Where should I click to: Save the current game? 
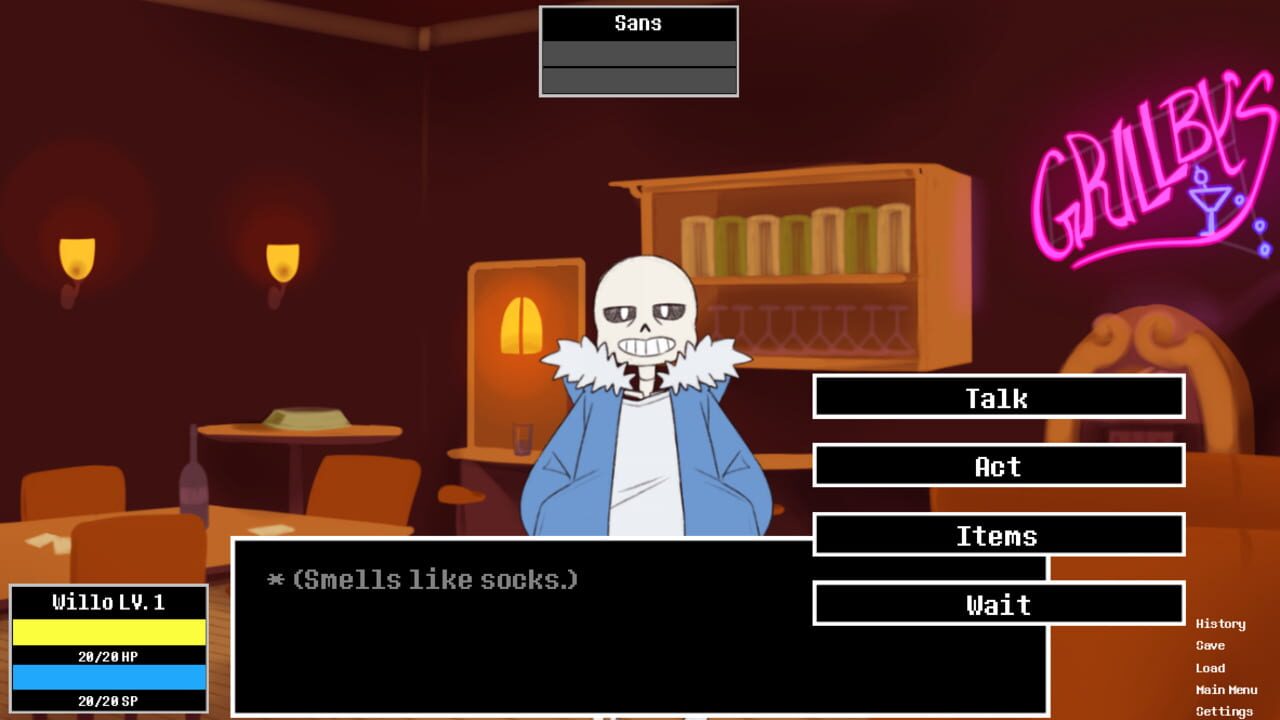(1211, 645)
